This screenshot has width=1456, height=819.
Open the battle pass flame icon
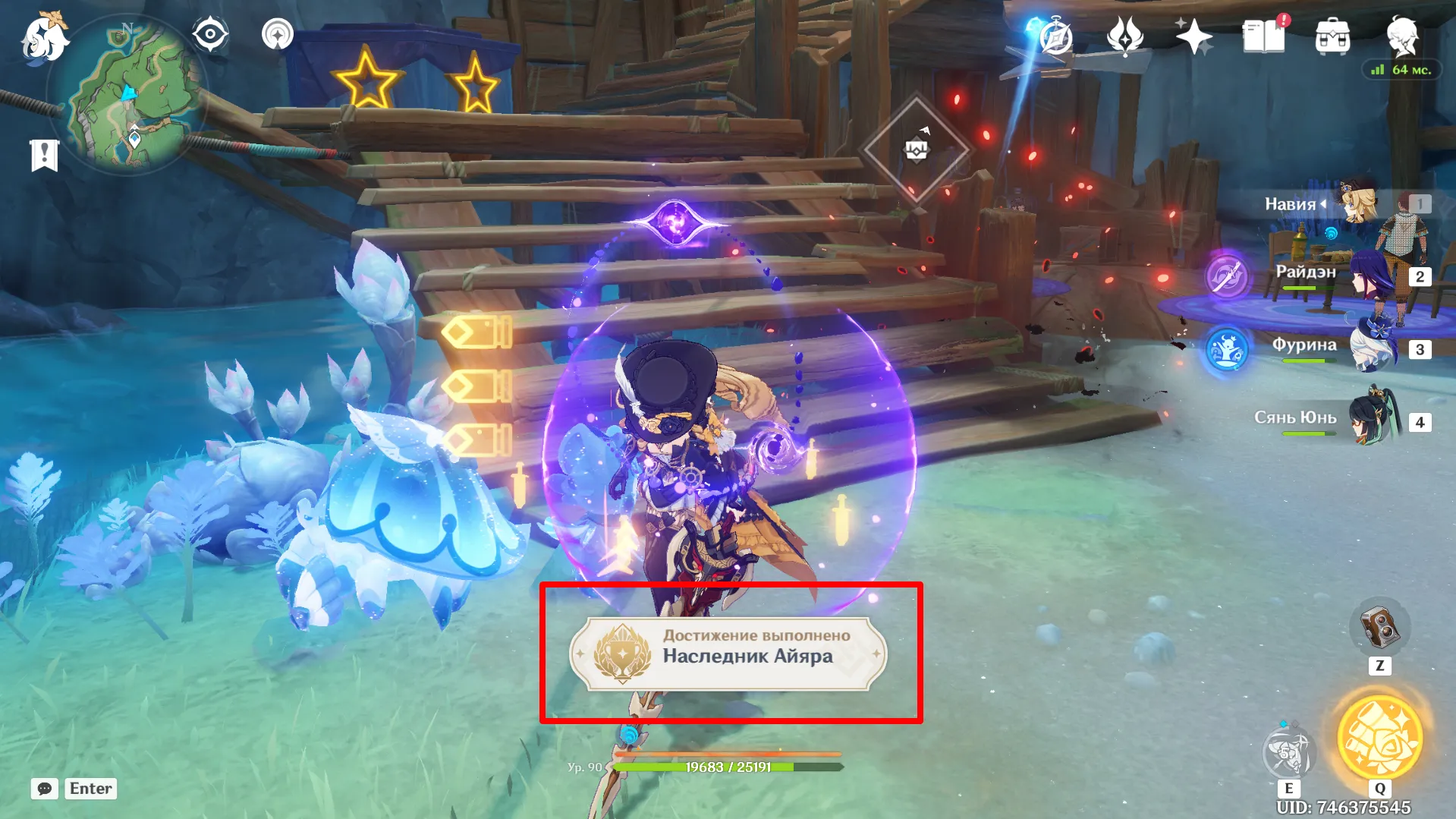coord(1124,36)
